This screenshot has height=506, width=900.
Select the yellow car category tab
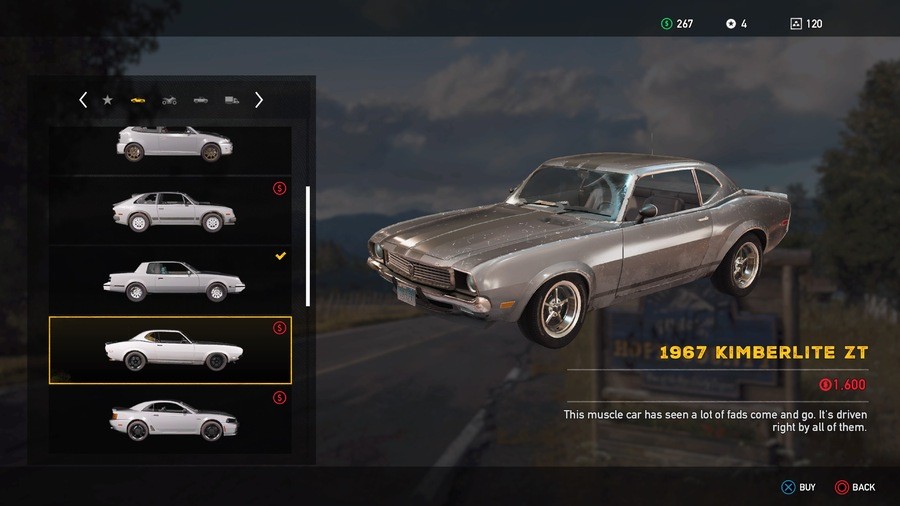click(x=138, y=100)
